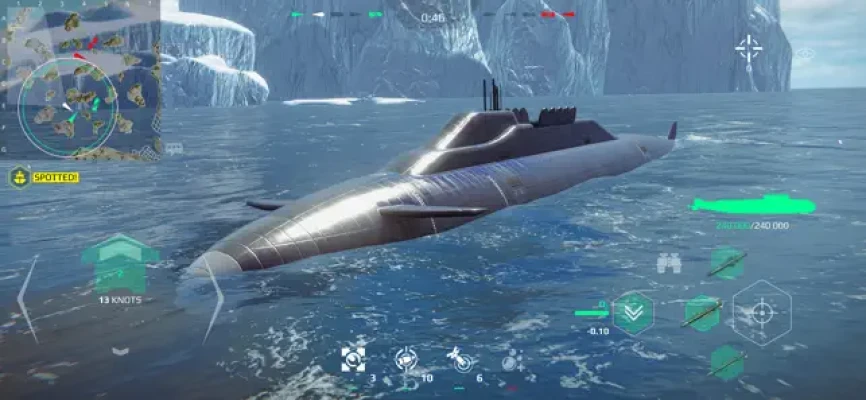Image resolution: width=866 pixels, height=400 pixels.
Task: Launch the torpedo in the middle hexagon
Action: [703, 311]
